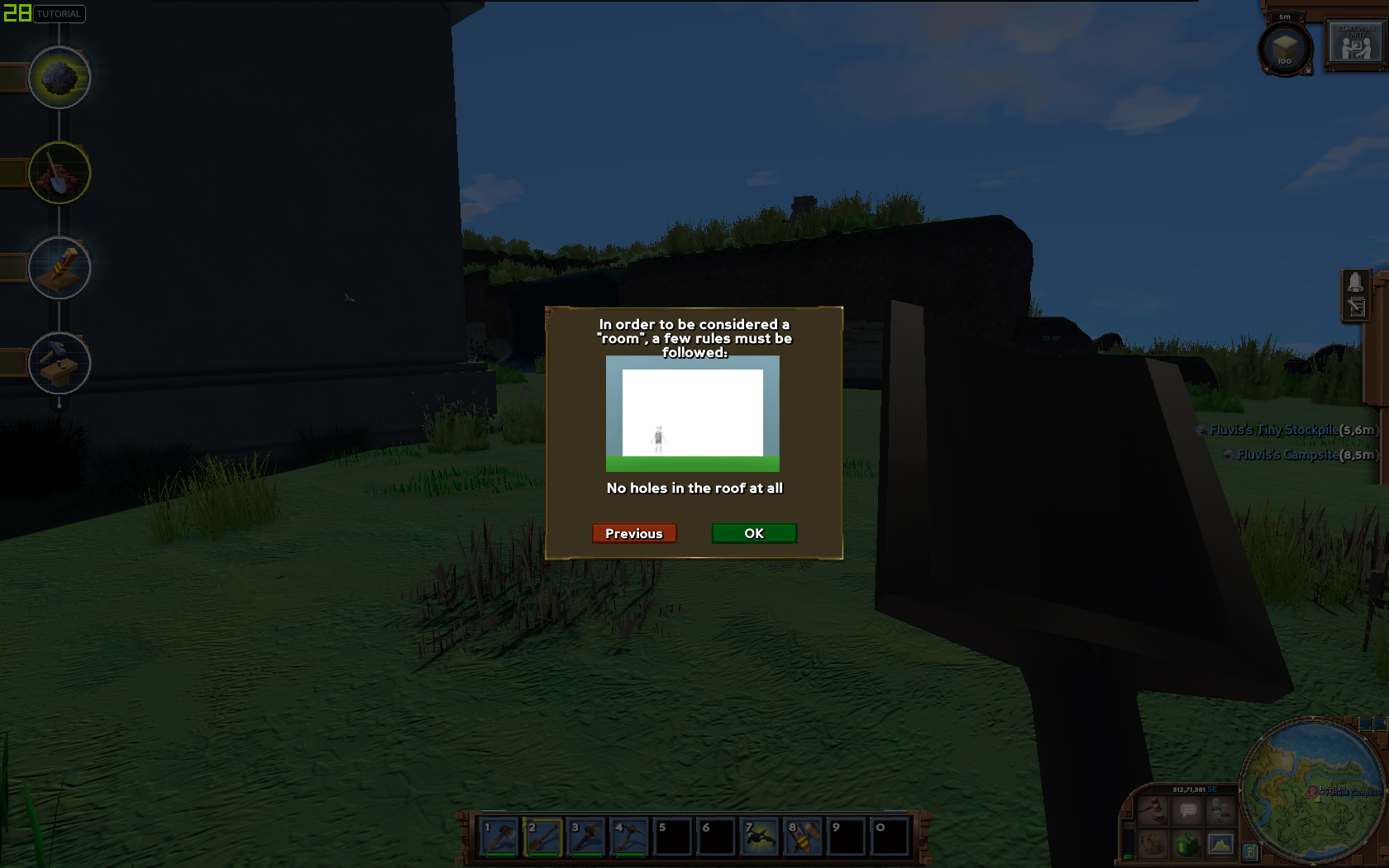The width and height of the screenshot is (1389, 868).
Task: Open the notes icon below the bell
Action: click(1358, 307)
